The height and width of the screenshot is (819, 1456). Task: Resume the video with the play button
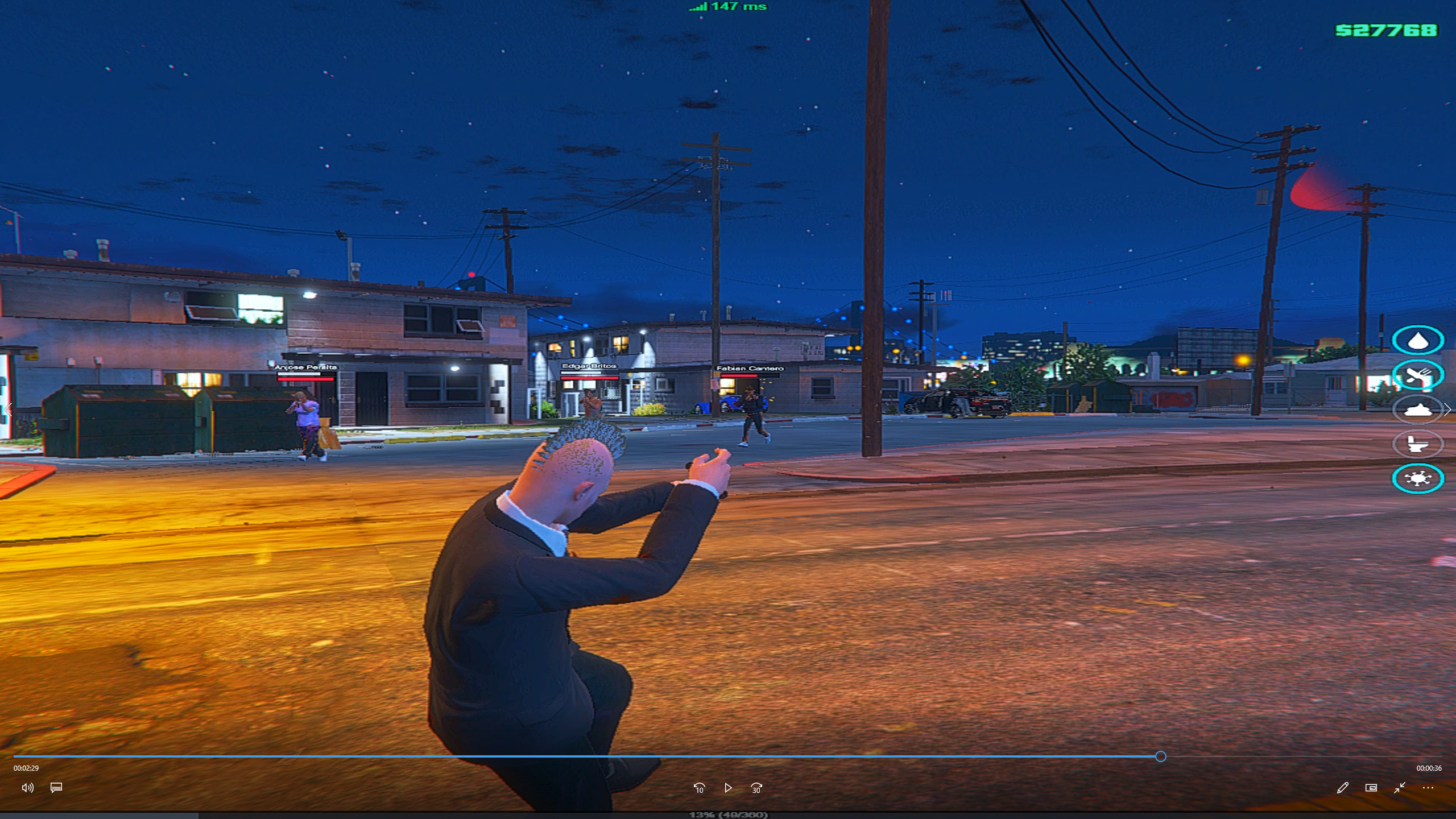tap(728, 788)
